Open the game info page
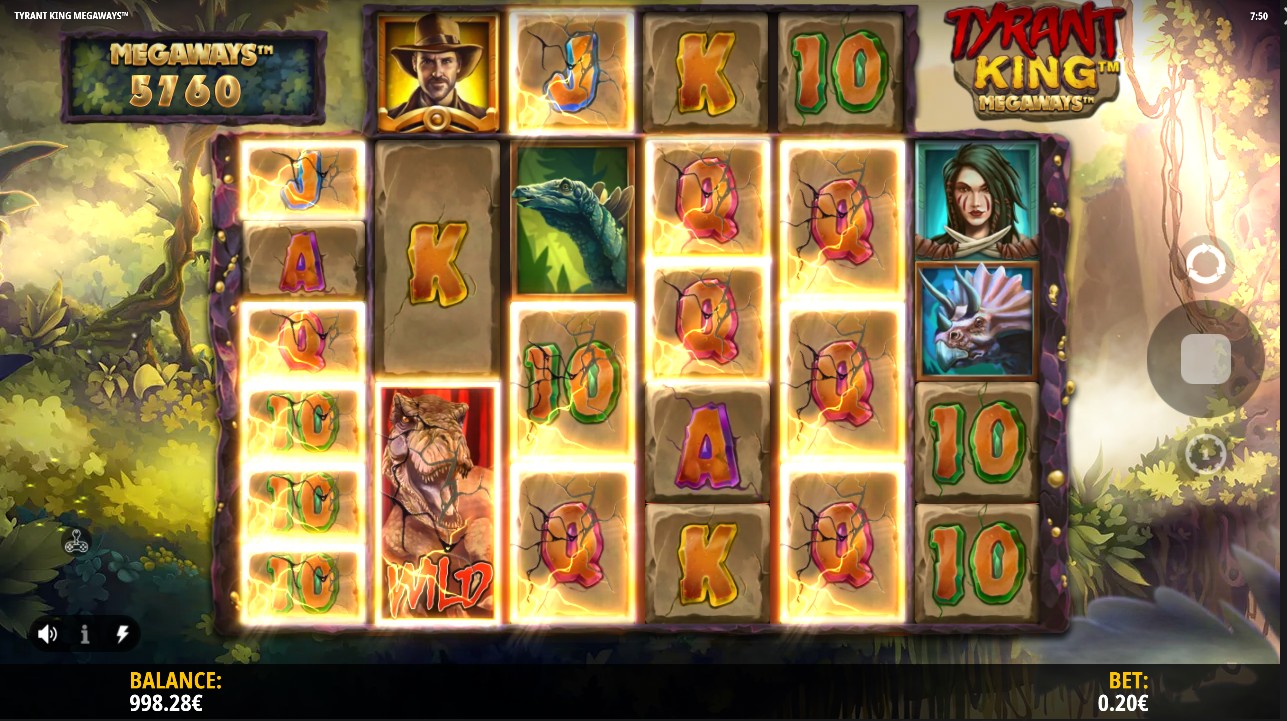Image resolution: width=1287 pixels, height=721 pixels. (85, 634)
